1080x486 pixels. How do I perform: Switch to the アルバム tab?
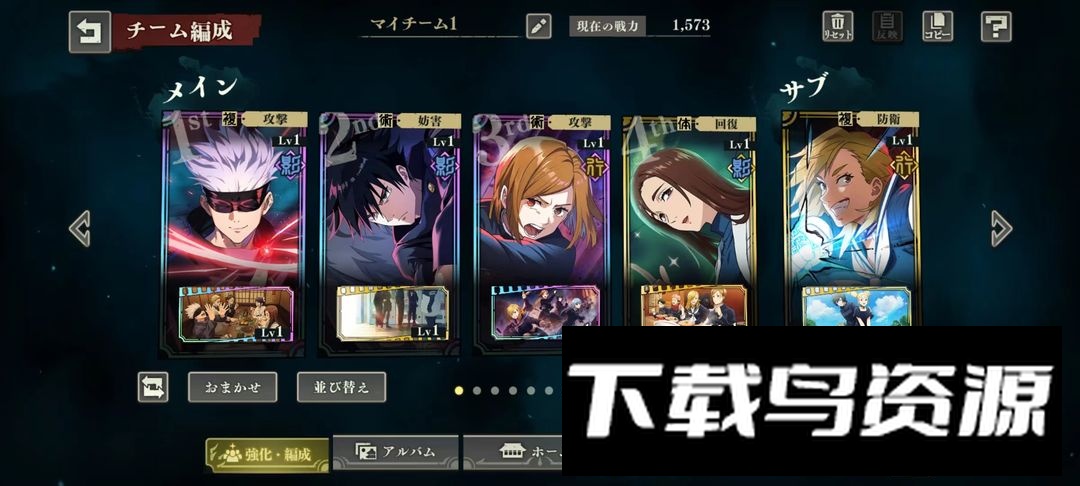pos(396,452)
